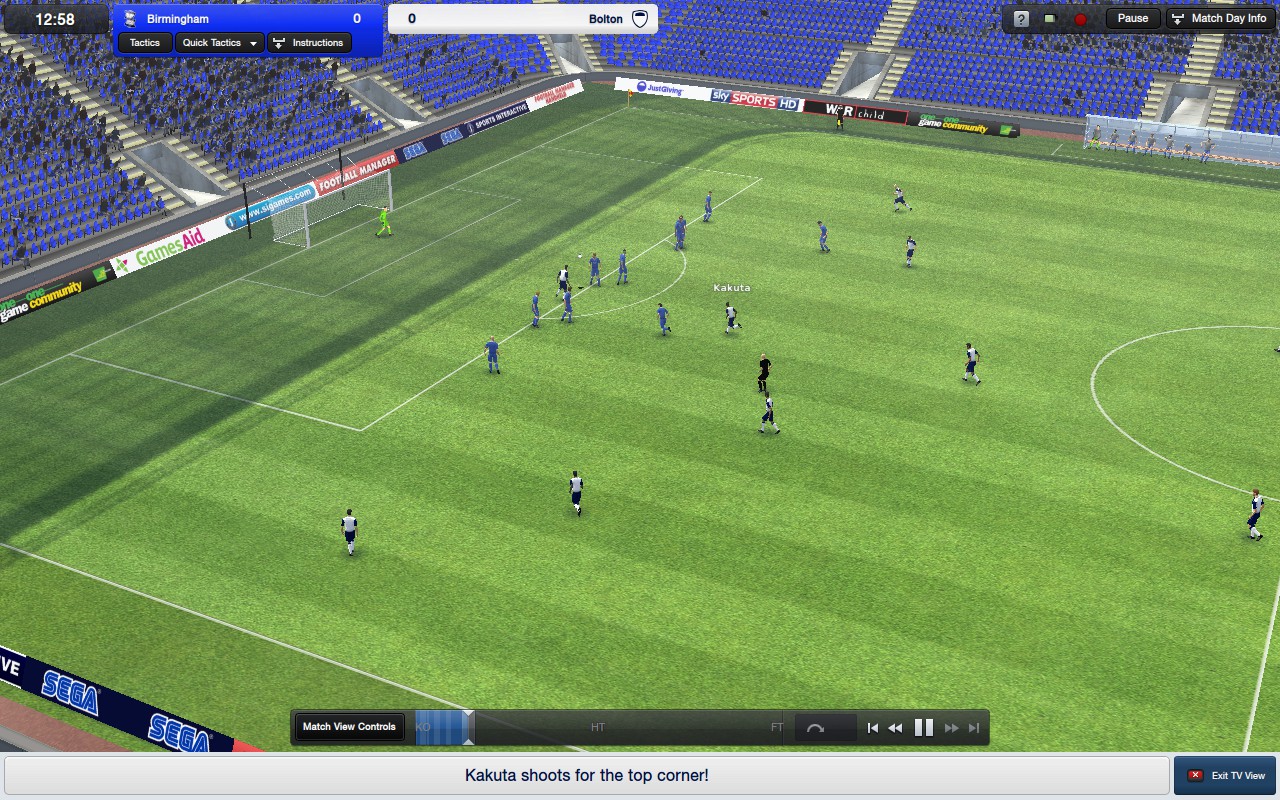The width and height of the screenshot is (1280, 800).
Task: Click the match timeline position marker
Action: 468,727
